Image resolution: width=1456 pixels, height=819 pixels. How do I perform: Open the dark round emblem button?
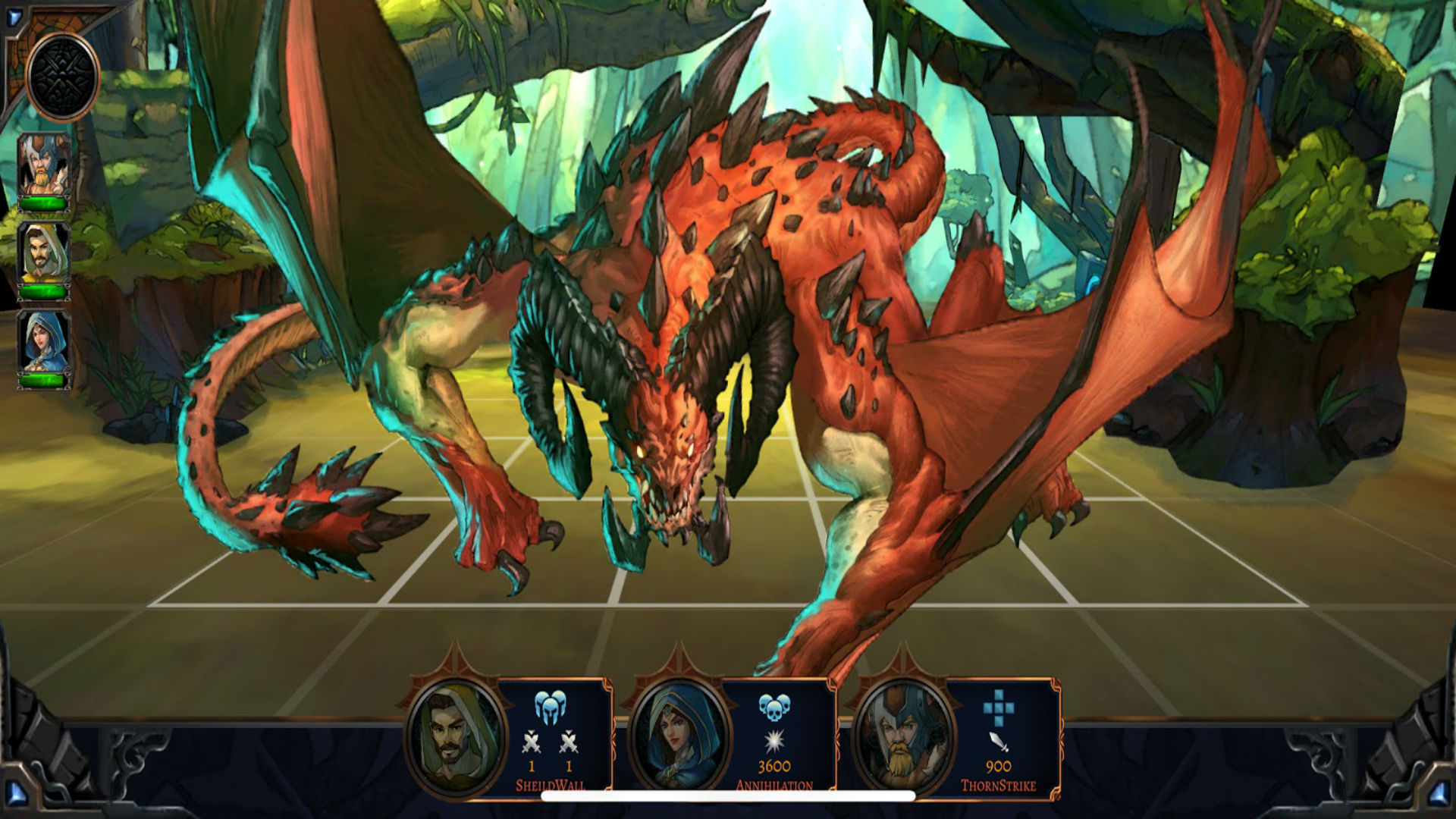(62, 76)
